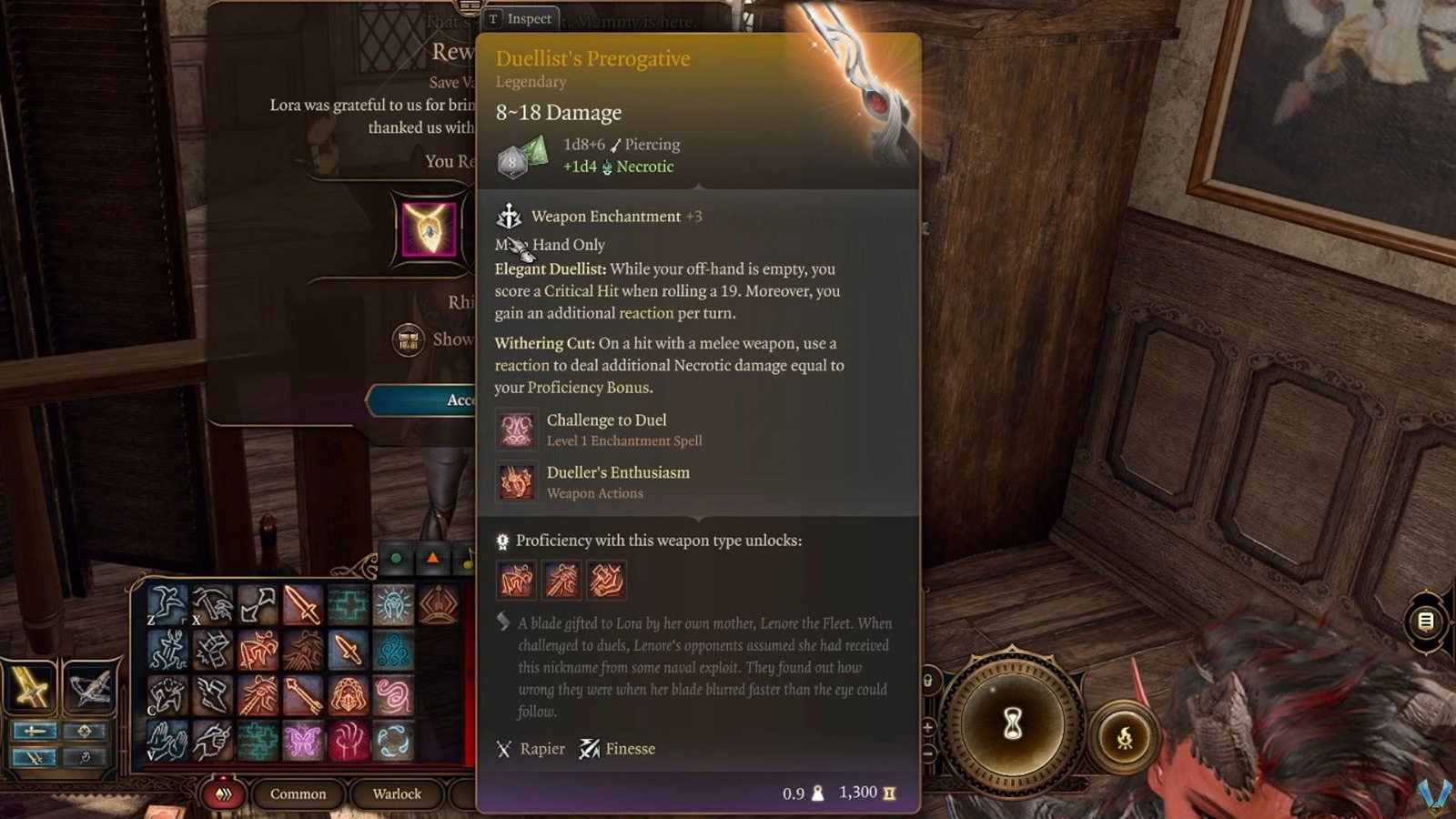Switch to the Warlock hotbar tab
This screenshot has height=819, width=1456.
pos(396,794)
